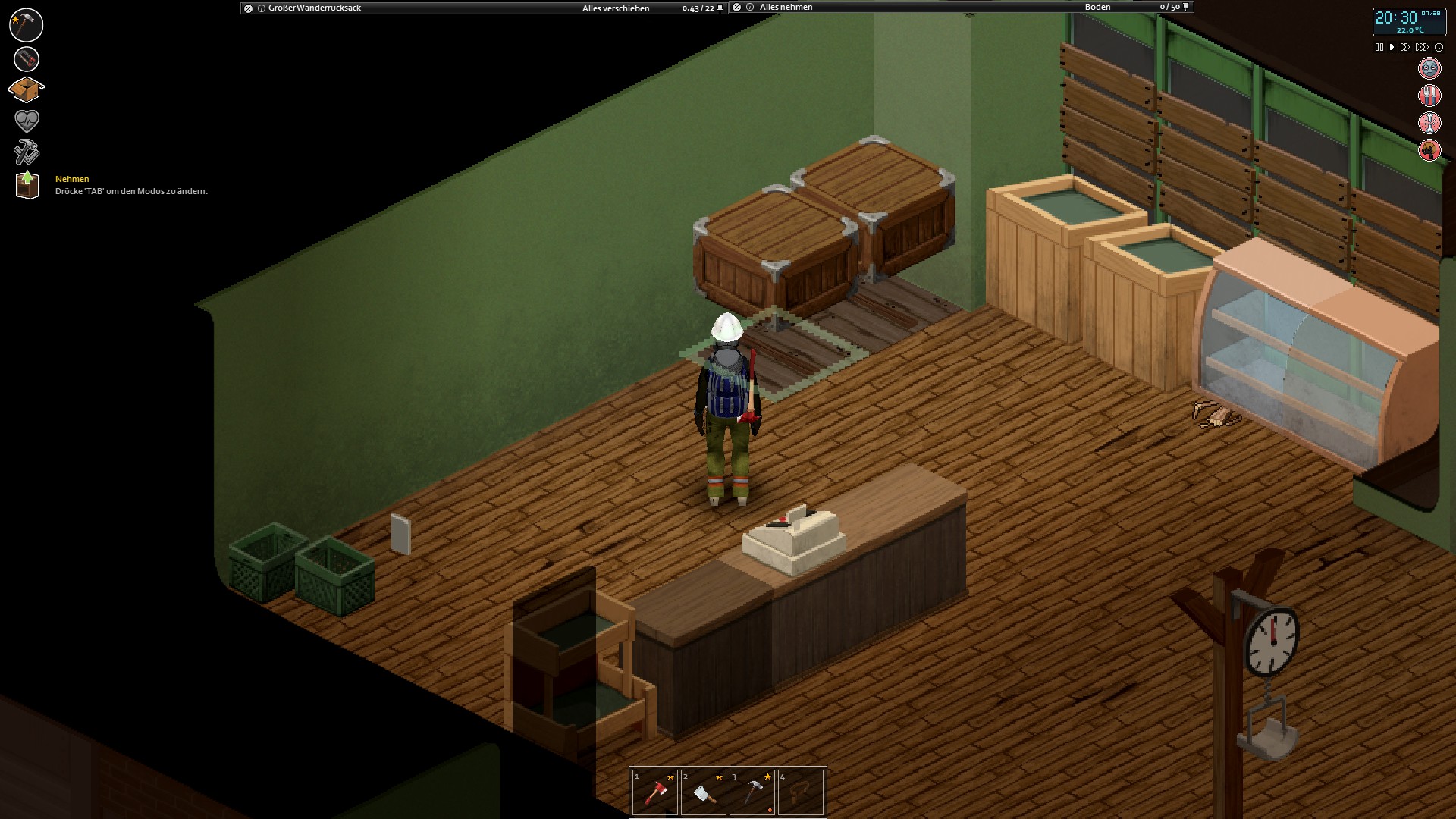Equip the meat cleaver in hotbar slot 2

click(x=704, y=791)
